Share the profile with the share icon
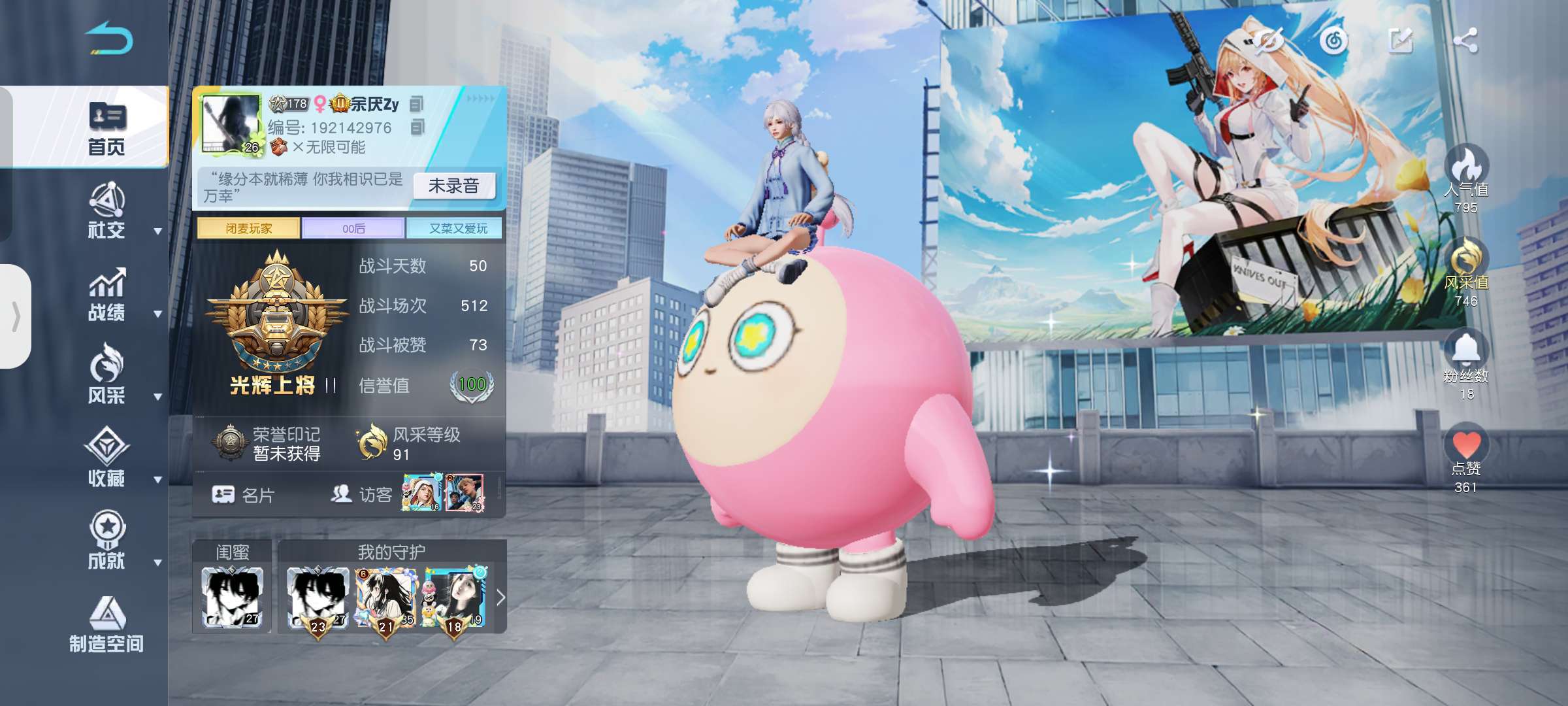The height and width of the screenshot is (706, 1568). (x=1465, y=41)
